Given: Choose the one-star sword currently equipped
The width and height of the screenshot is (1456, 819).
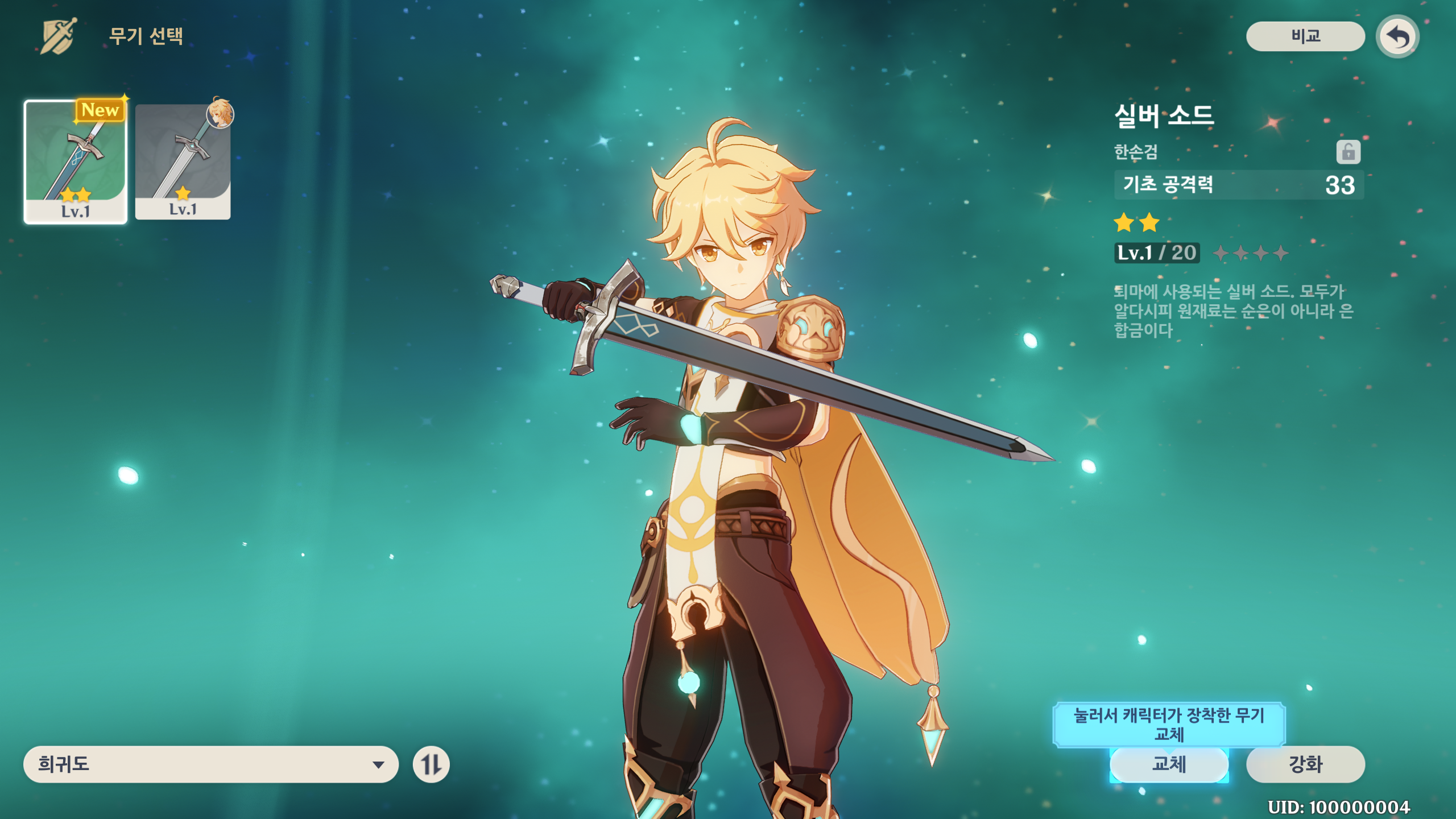Looking at the screenshot, I should pyautogui.click(x=183, y=162).
